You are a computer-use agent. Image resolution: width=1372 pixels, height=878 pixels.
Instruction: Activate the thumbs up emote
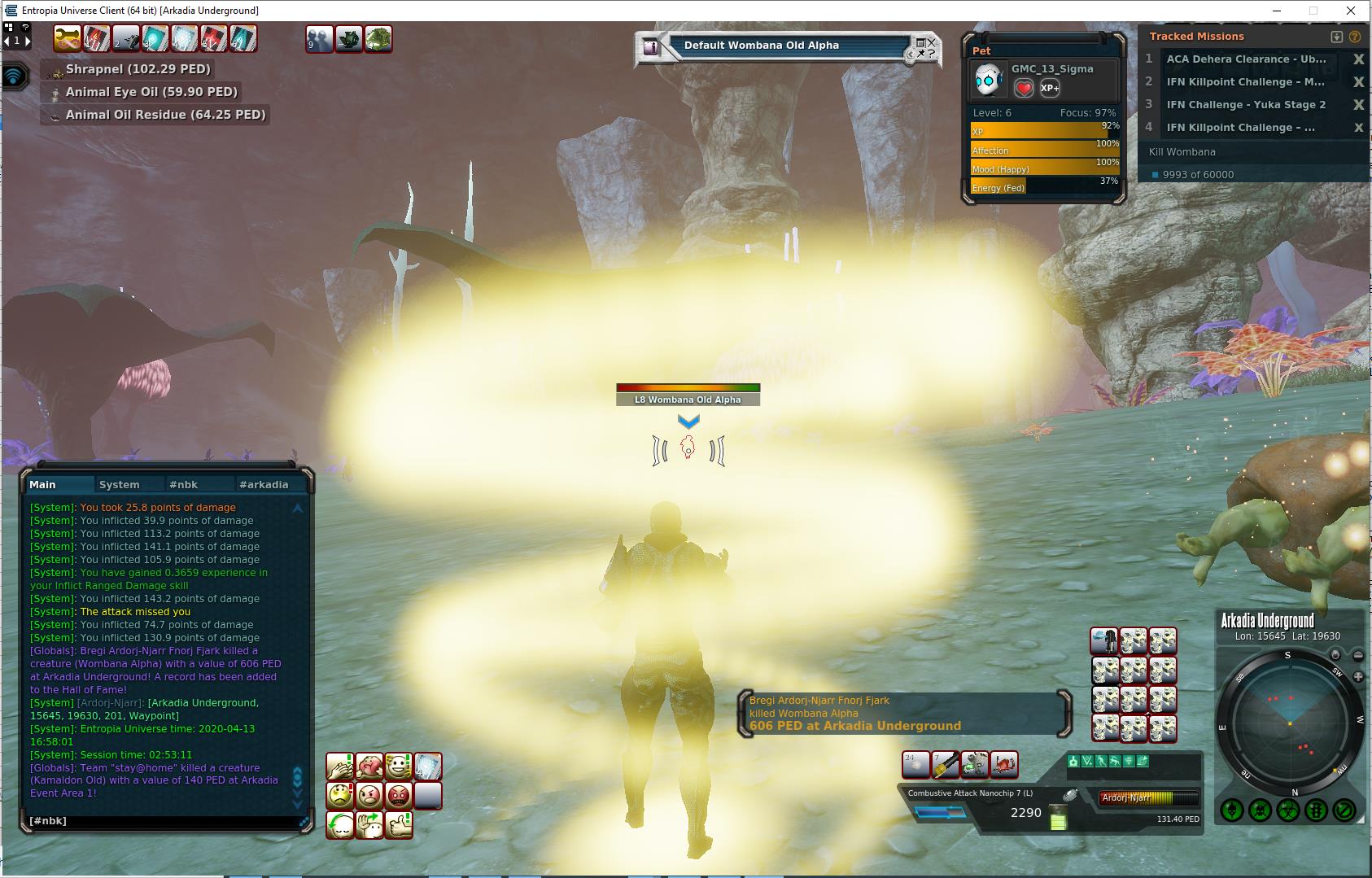coord(399,825)
